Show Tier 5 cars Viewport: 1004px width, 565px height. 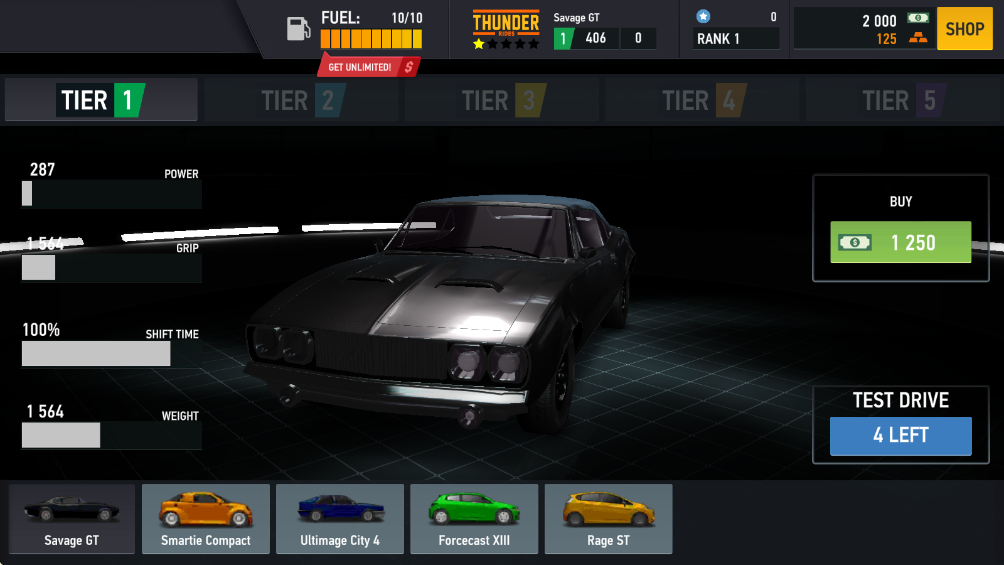click(x=902, y=100)
